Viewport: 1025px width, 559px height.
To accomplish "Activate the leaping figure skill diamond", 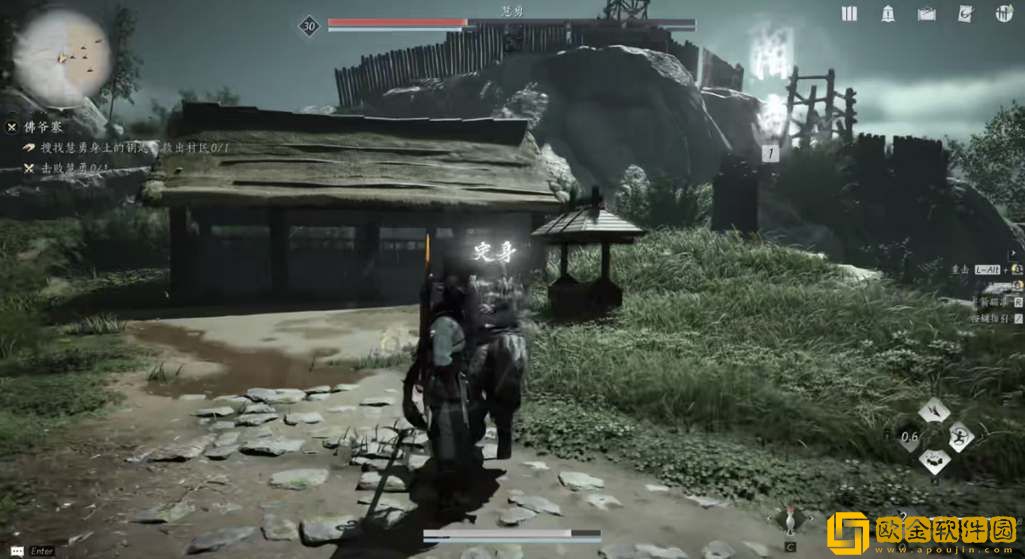I will point(959,435).
